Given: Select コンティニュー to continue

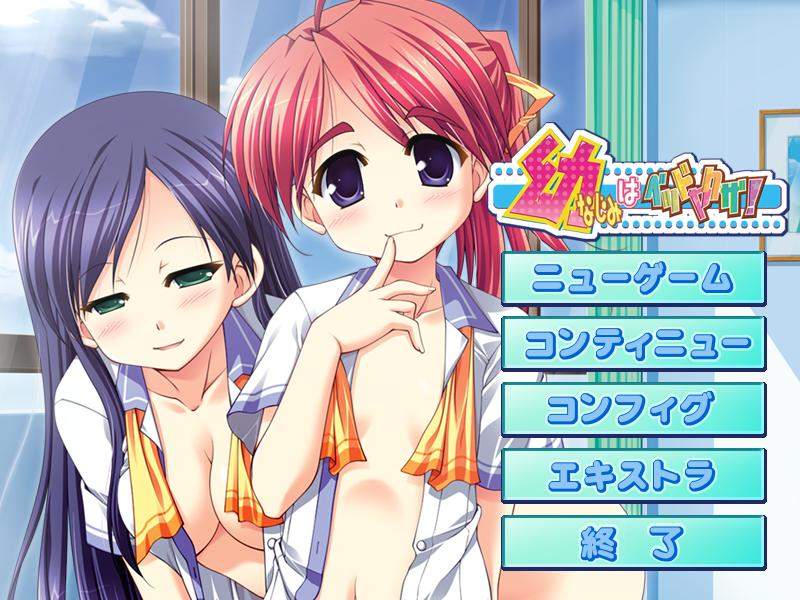Looking at the screenshot, I should (633, 344).
